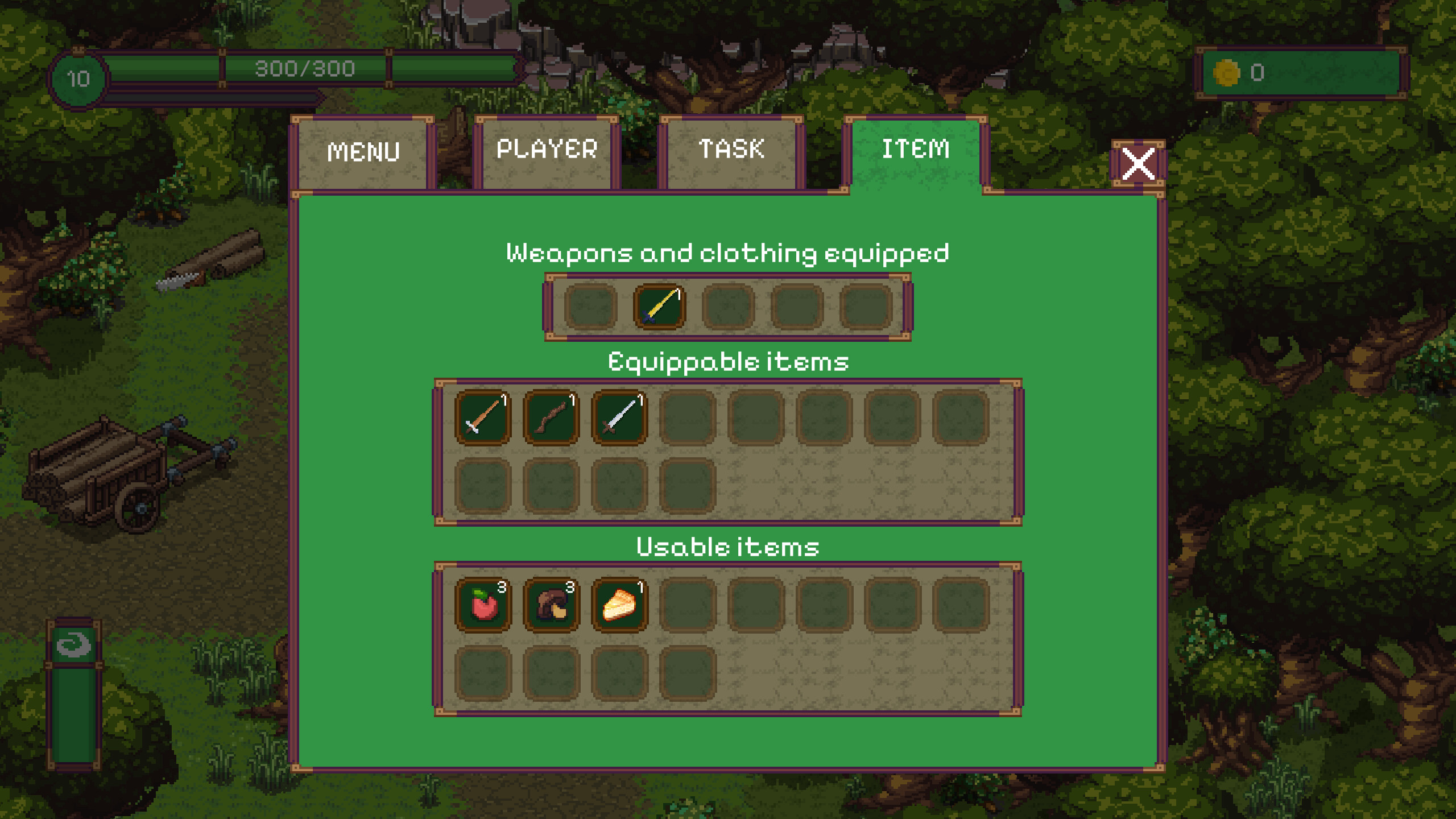1456x819 pixels.
Task: Select the cheesecake slice in usable items
Action: click(620, 604)
